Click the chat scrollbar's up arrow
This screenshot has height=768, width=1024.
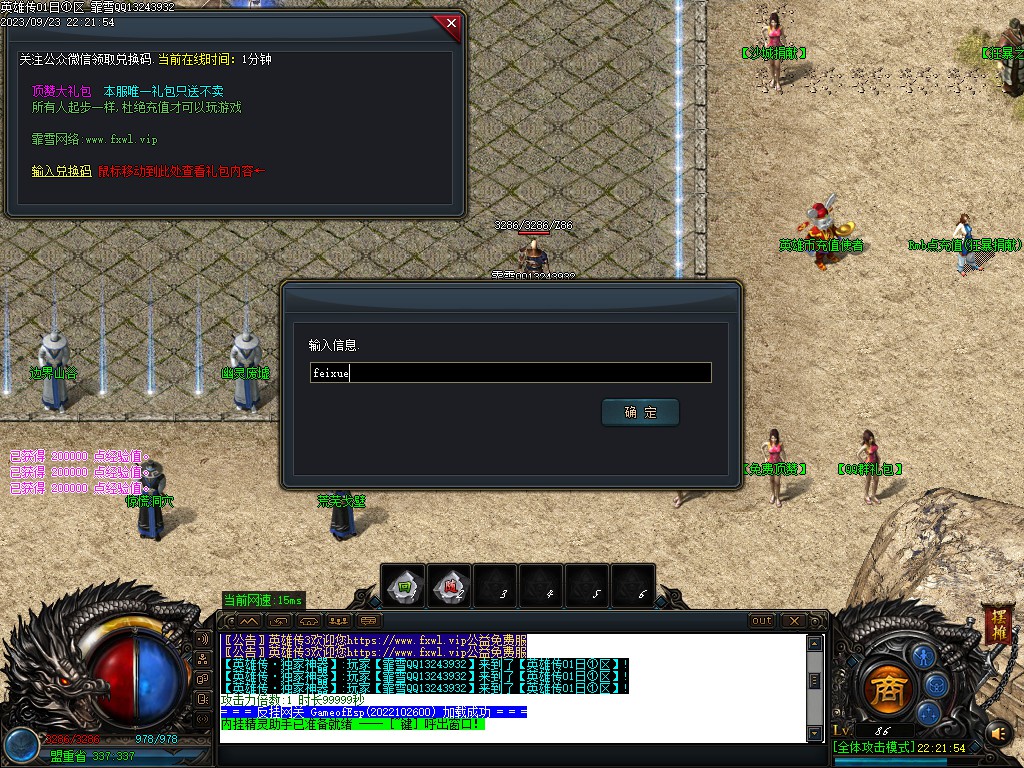(x=815, y=642)
